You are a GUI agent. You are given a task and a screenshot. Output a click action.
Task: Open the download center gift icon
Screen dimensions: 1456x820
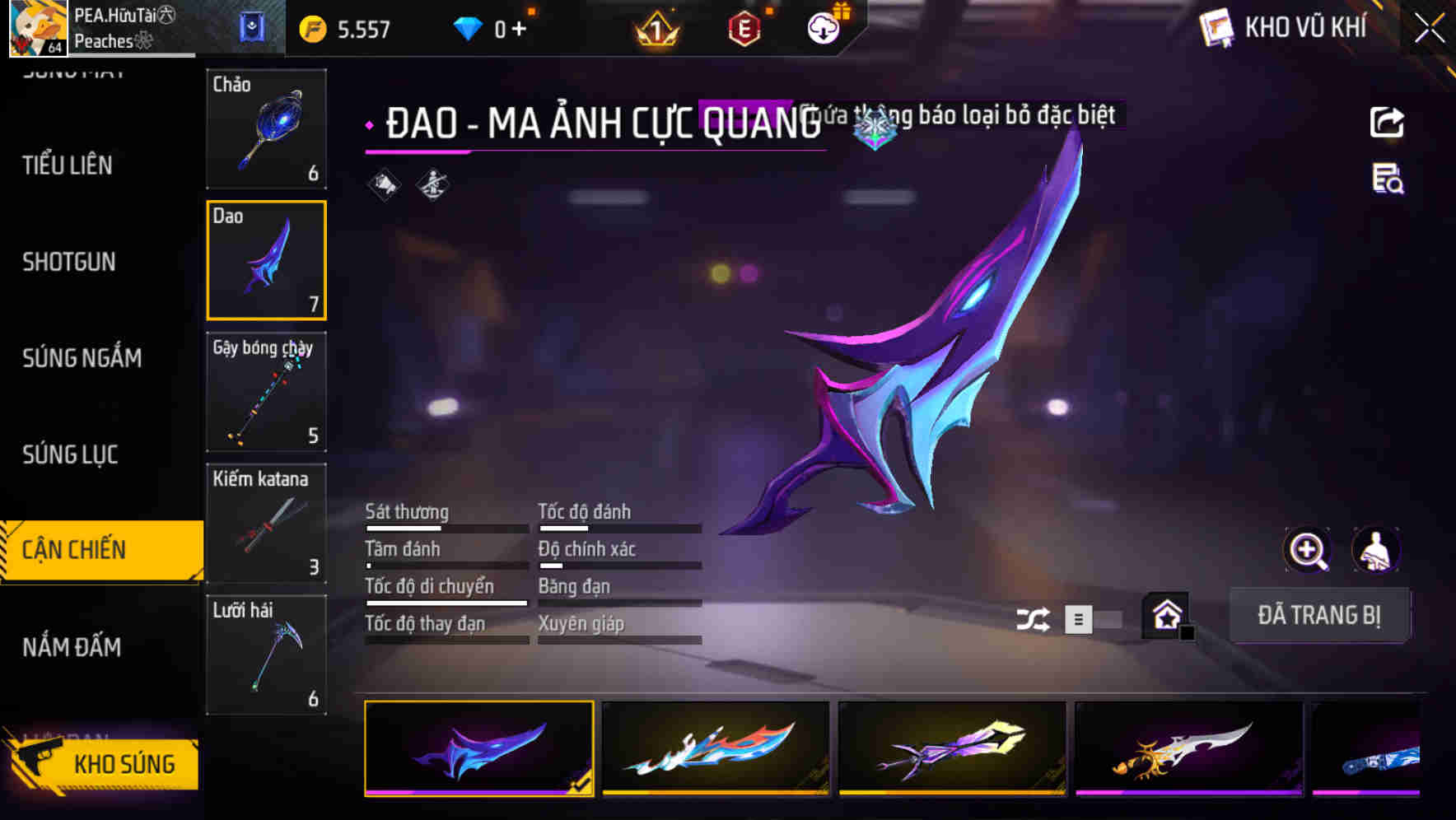tap(823, 27)
